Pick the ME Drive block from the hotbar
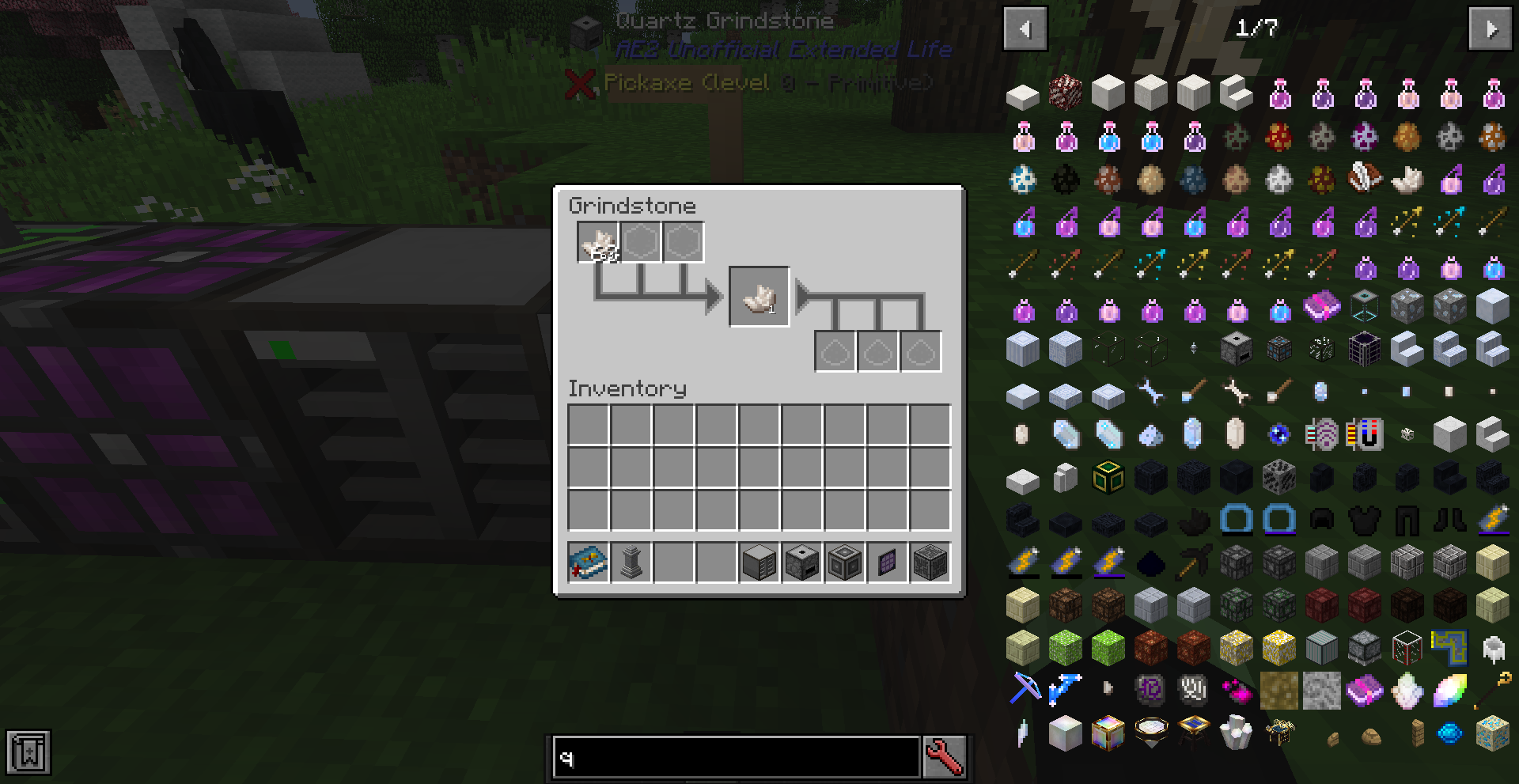The image size is (1519, 784). coord(759,562)
